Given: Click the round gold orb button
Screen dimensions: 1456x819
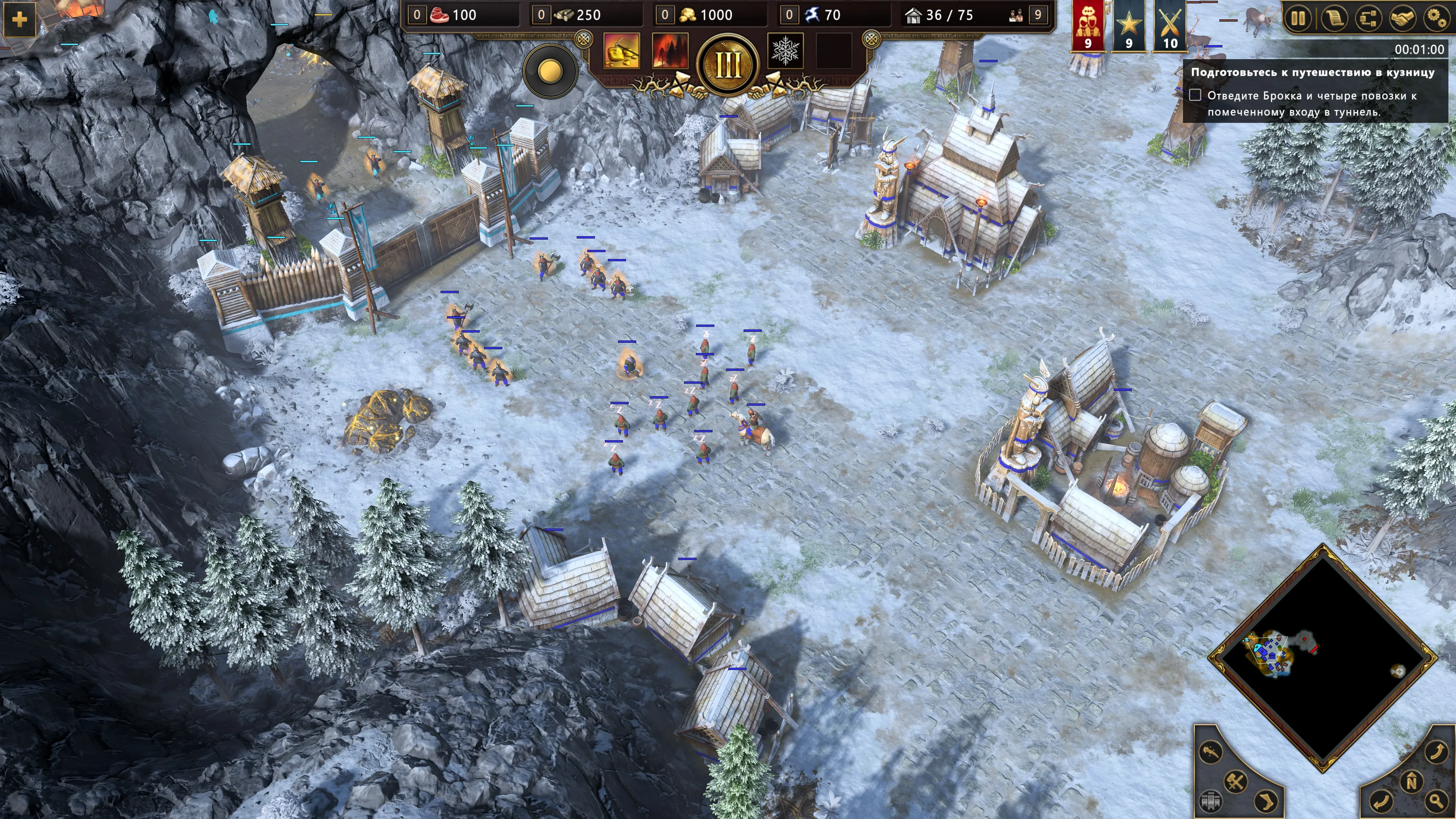Looking at the screenshot, I should click(x=550, y=71).
